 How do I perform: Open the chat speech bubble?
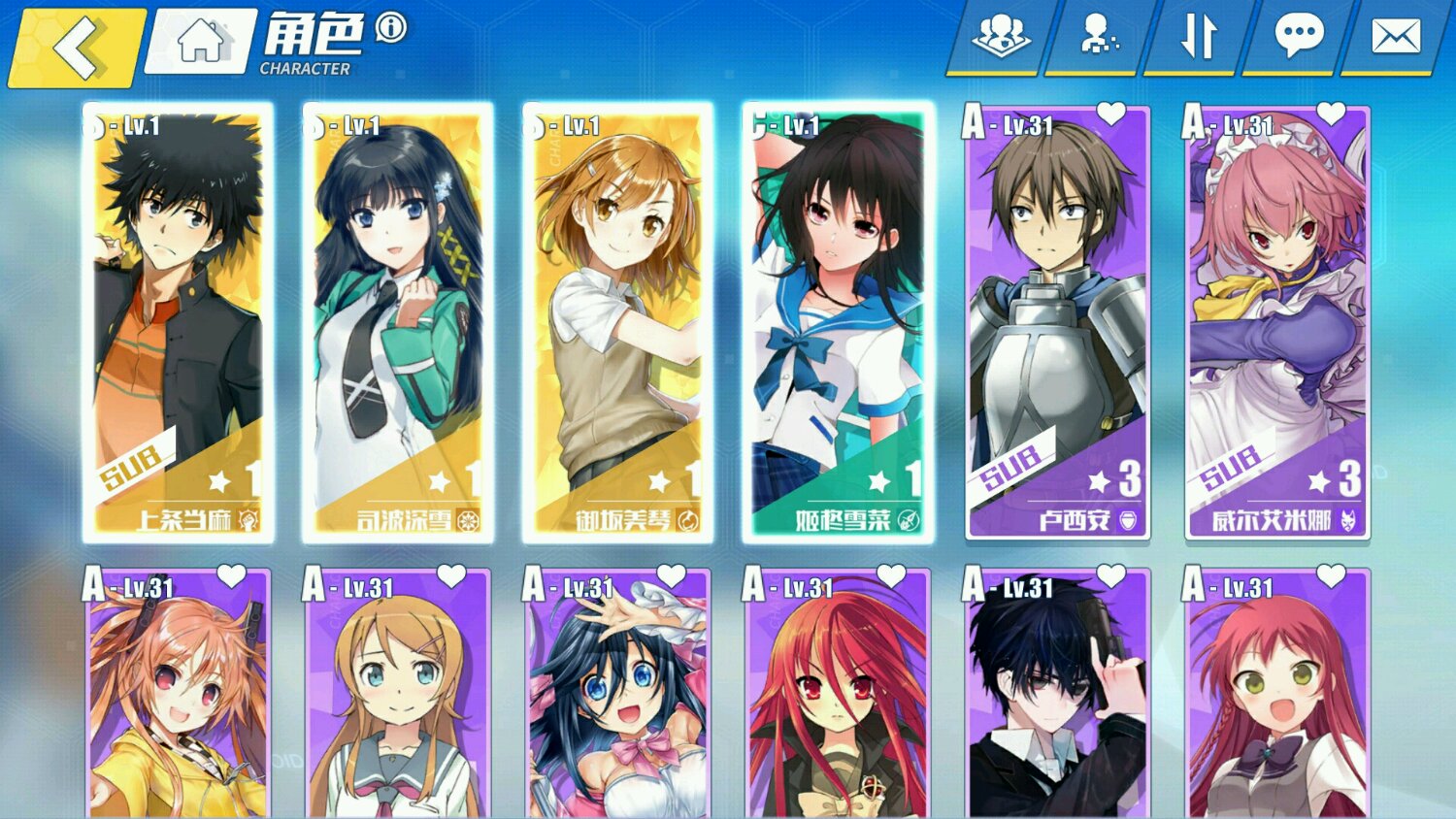pos(1298,37)
